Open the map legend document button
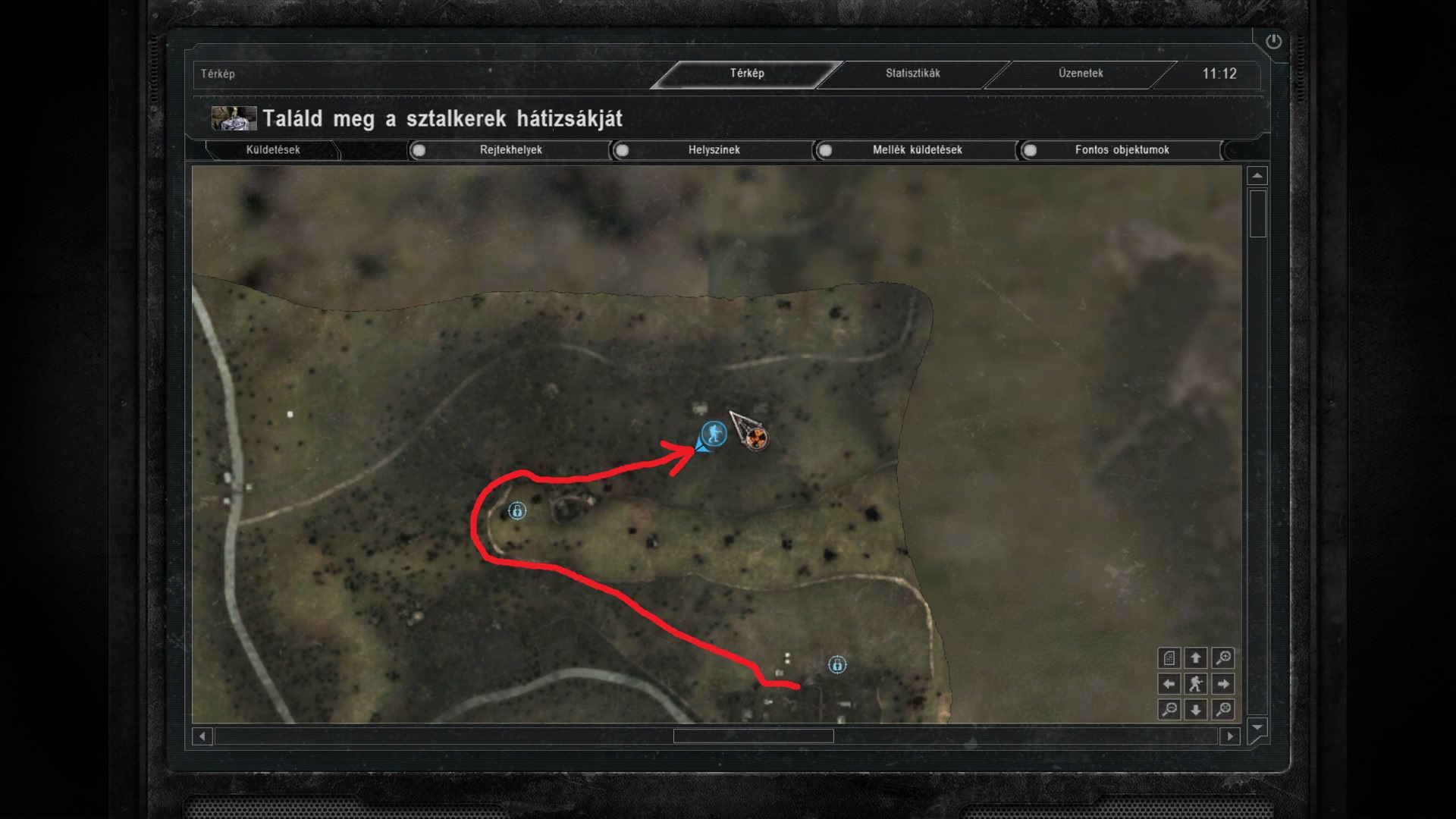 coord(1169,658)
